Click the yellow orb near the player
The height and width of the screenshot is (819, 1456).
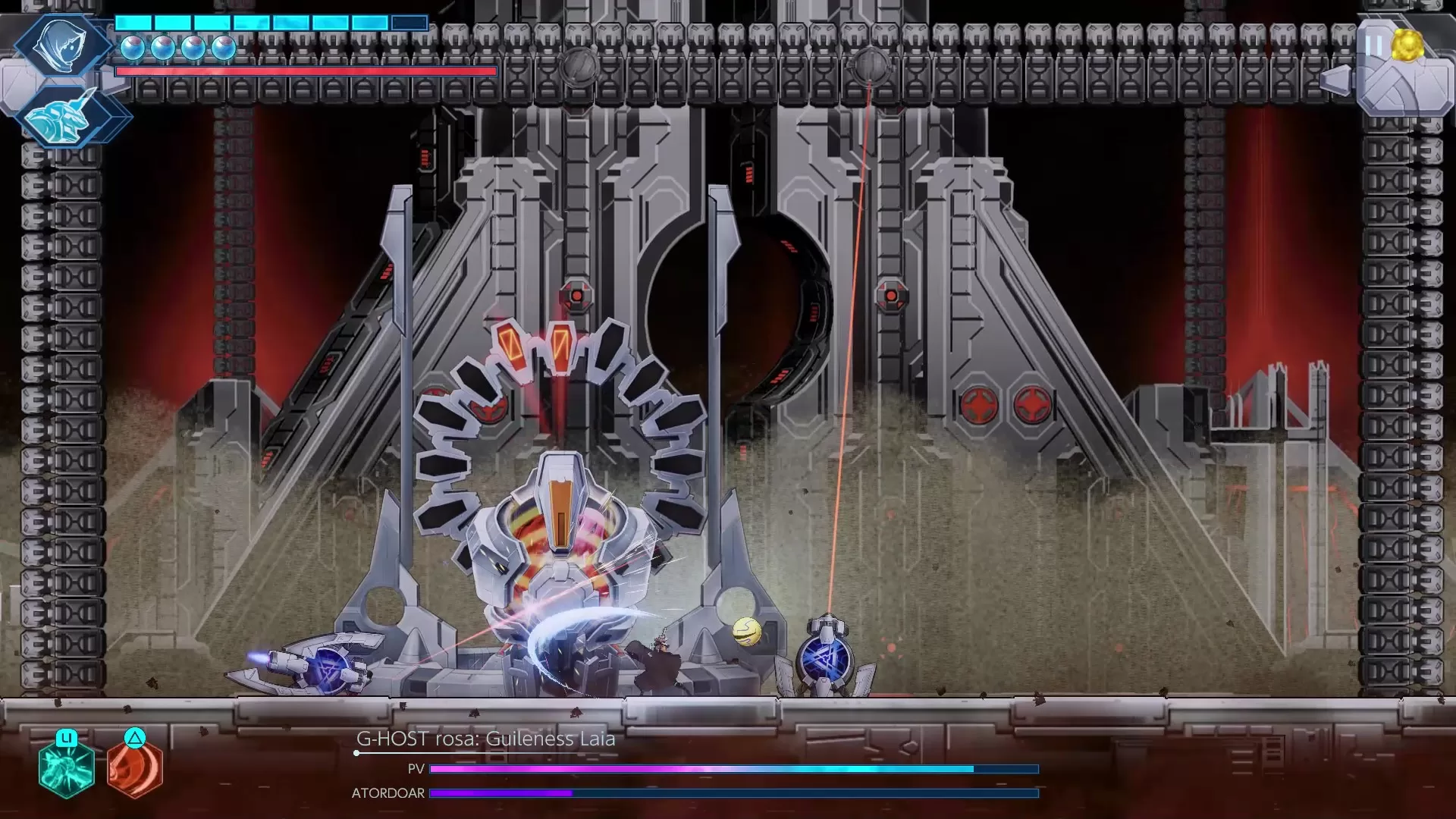(746, 633)
